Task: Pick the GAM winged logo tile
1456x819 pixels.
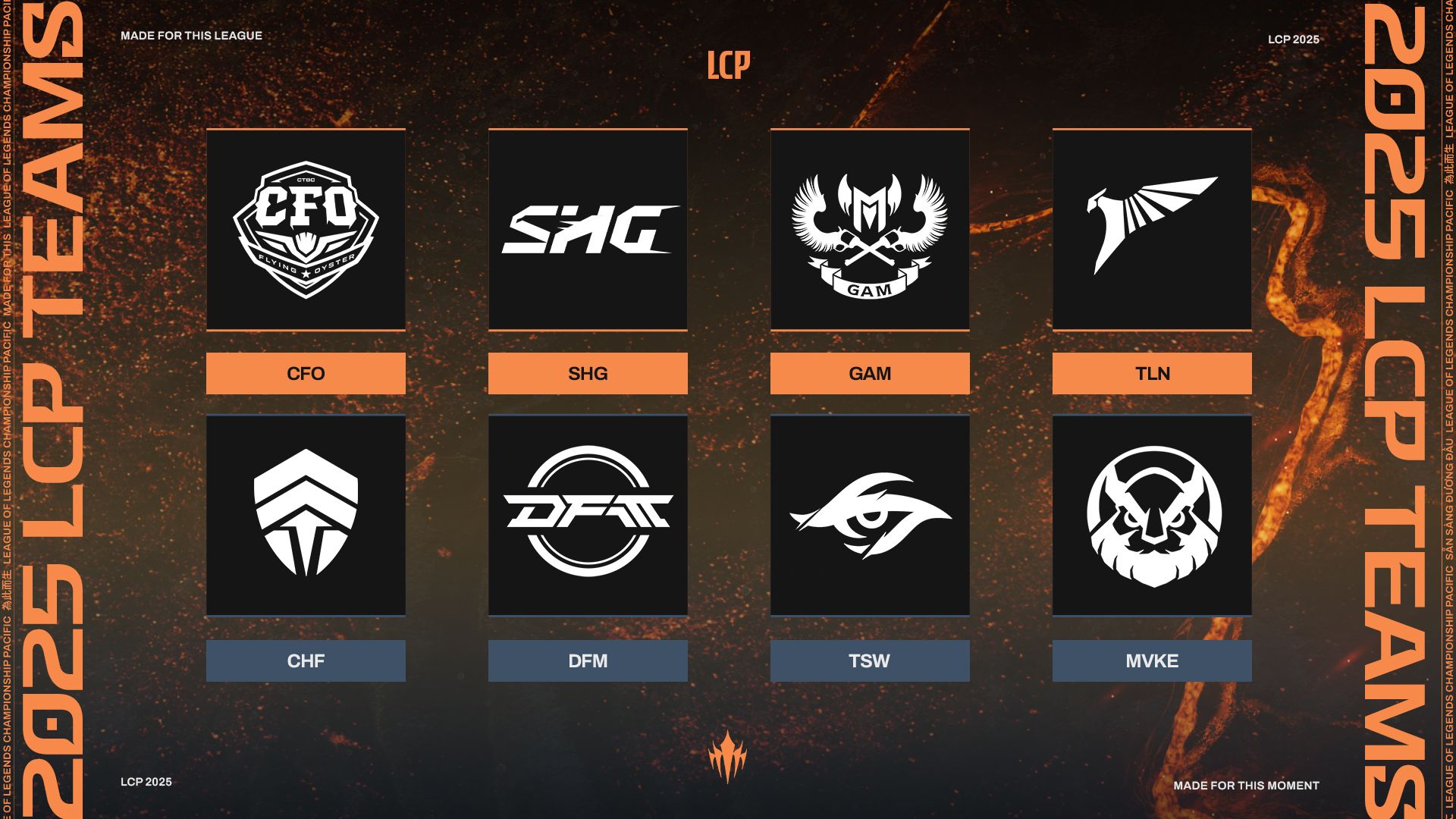Action: tap(870, 230)
